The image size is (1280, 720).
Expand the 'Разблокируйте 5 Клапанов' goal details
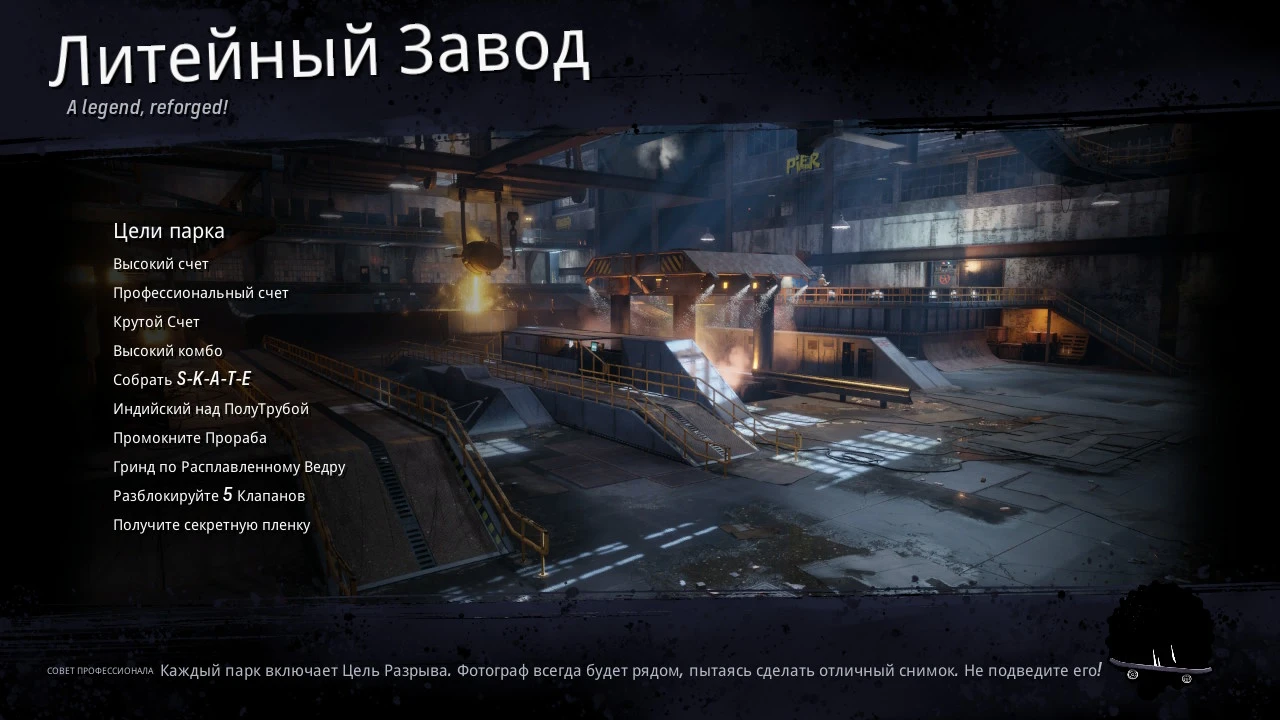(210, 495)
